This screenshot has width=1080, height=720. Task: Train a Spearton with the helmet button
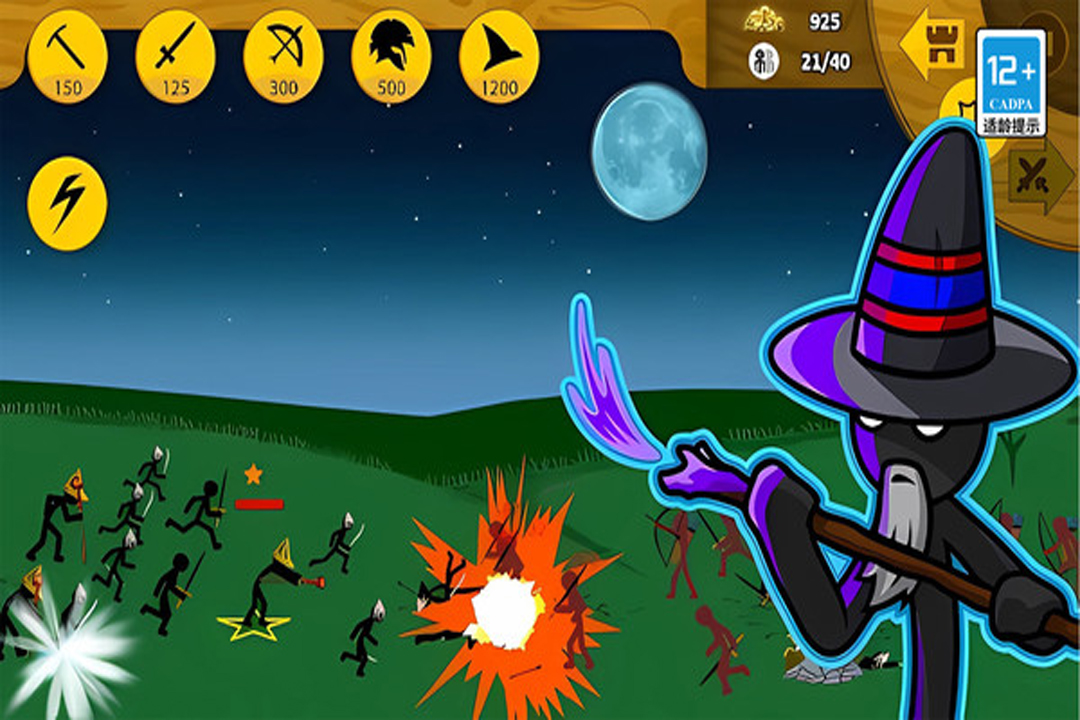point(391,57)
